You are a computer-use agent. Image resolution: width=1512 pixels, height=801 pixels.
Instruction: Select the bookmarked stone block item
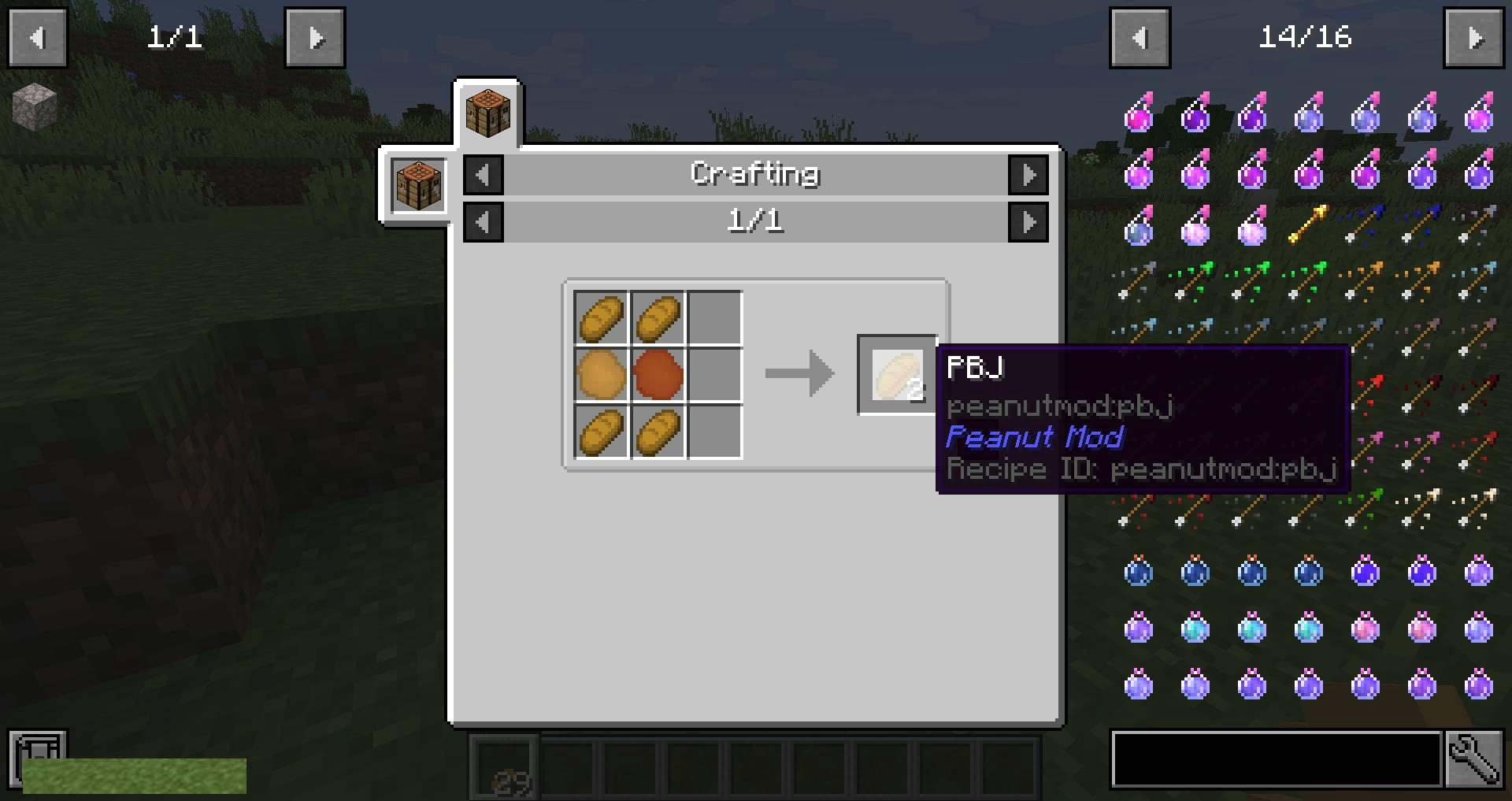tap(35, 106)
